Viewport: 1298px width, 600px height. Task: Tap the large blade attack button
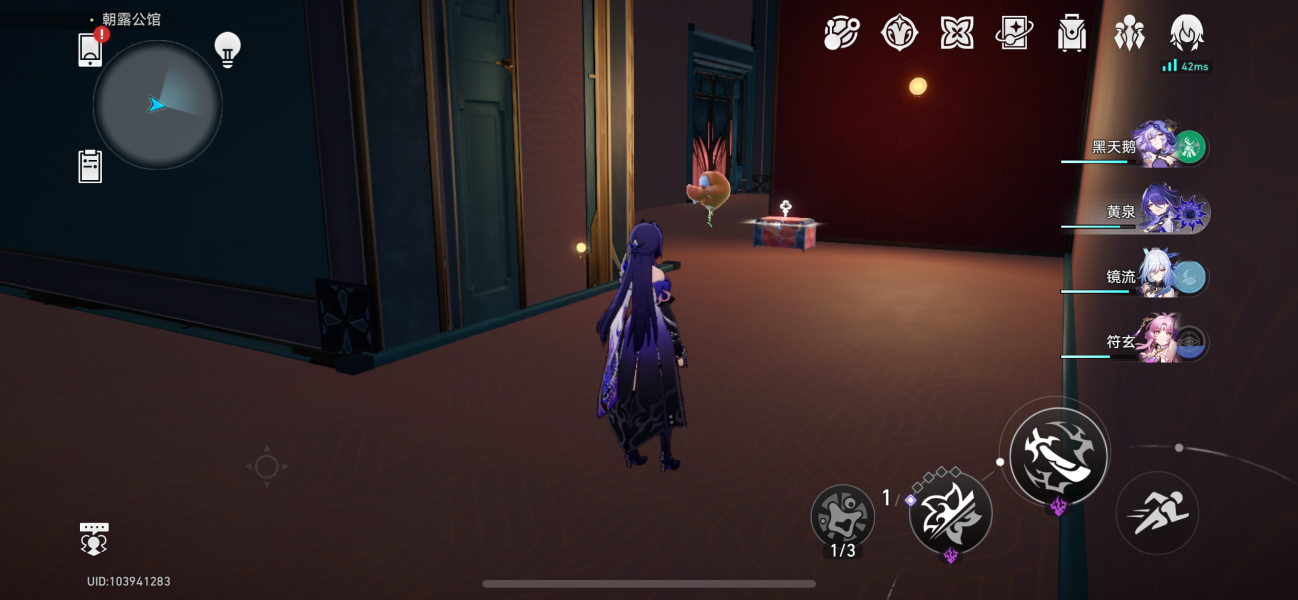[1059, 457]
